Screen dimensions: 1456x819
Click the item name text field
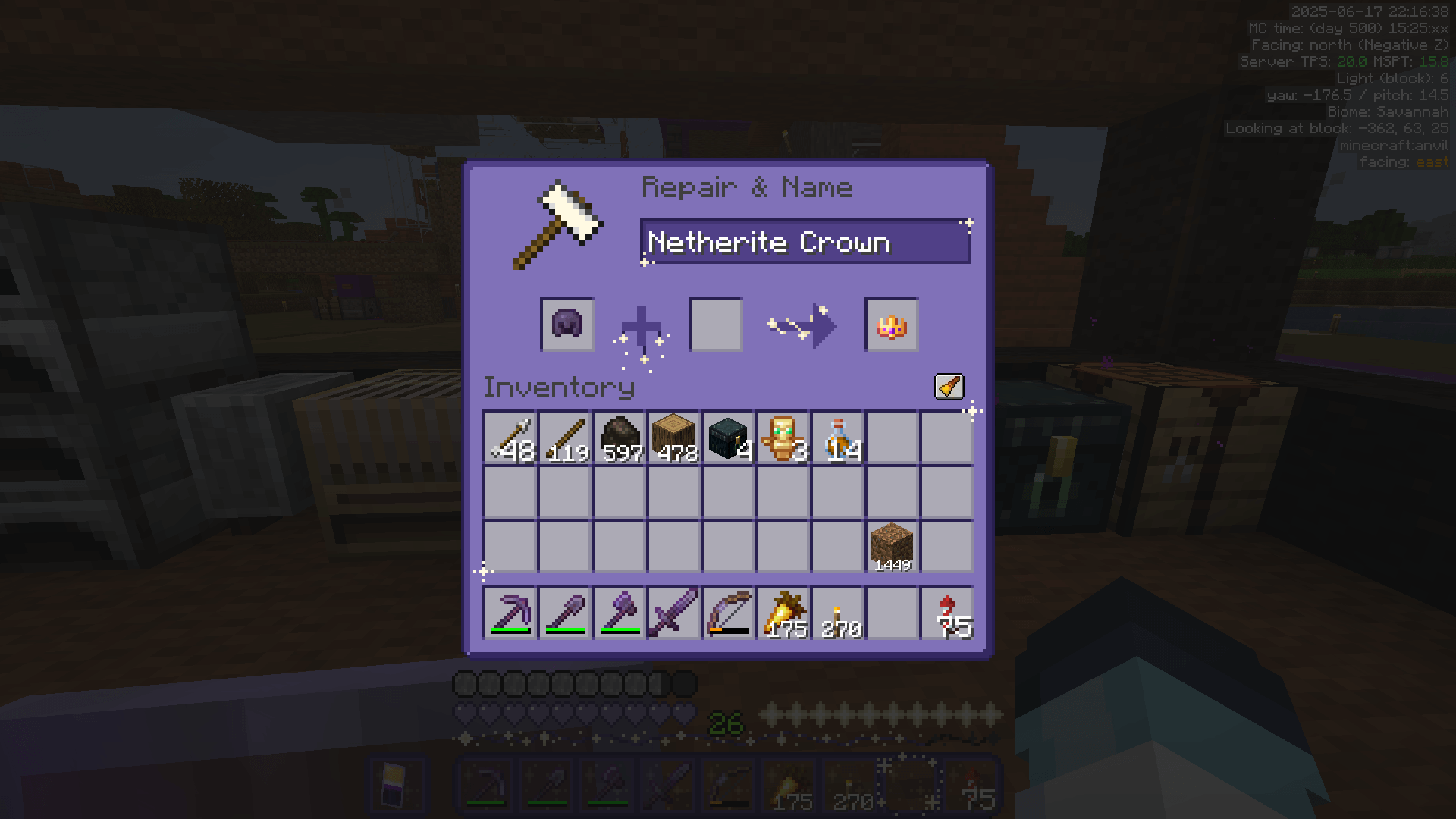click(x=805, y=243)
